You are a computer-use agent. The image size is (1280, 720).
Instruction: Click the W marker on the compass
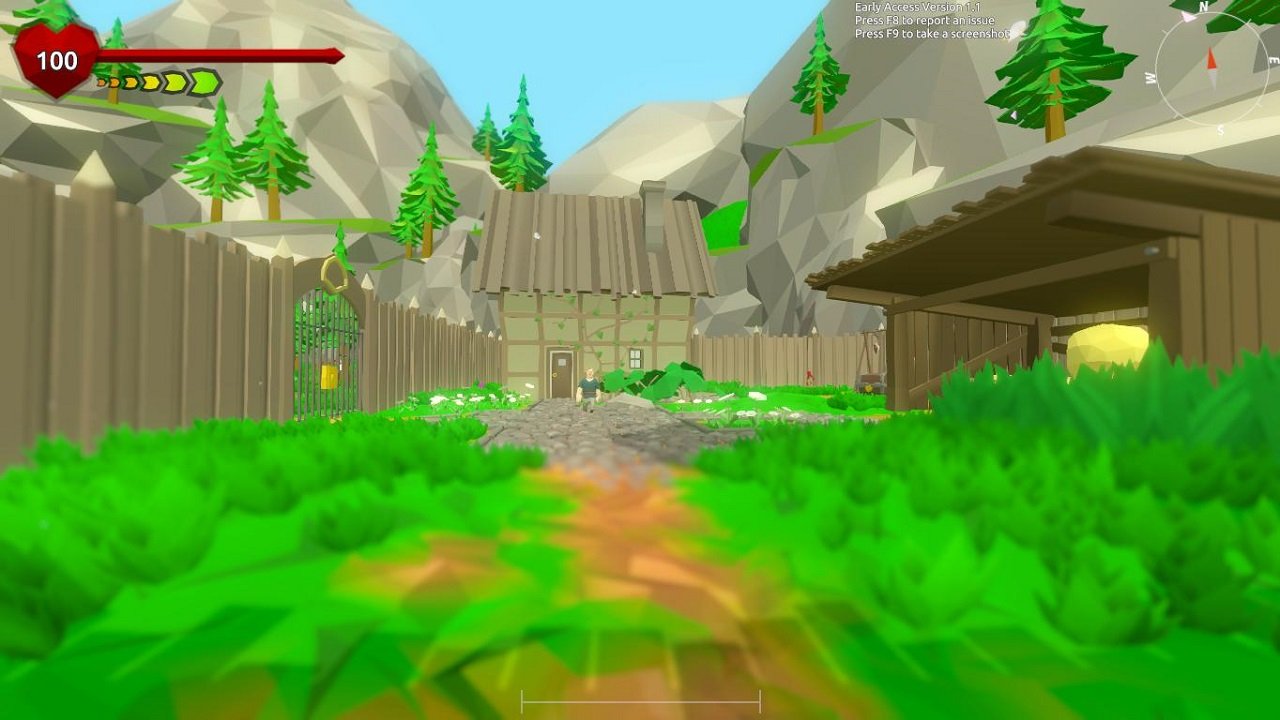point(1148,77)
